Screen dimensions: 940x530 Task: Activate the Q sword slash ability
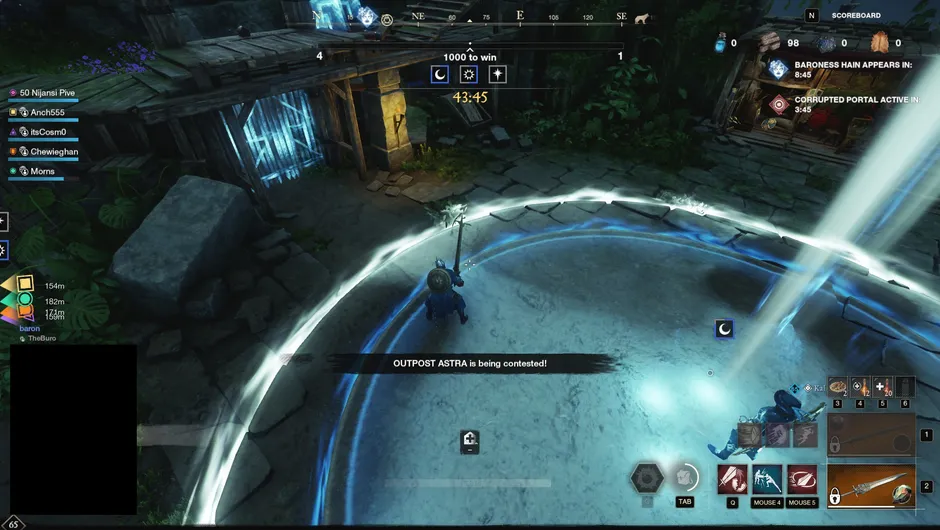click(732, 479)
